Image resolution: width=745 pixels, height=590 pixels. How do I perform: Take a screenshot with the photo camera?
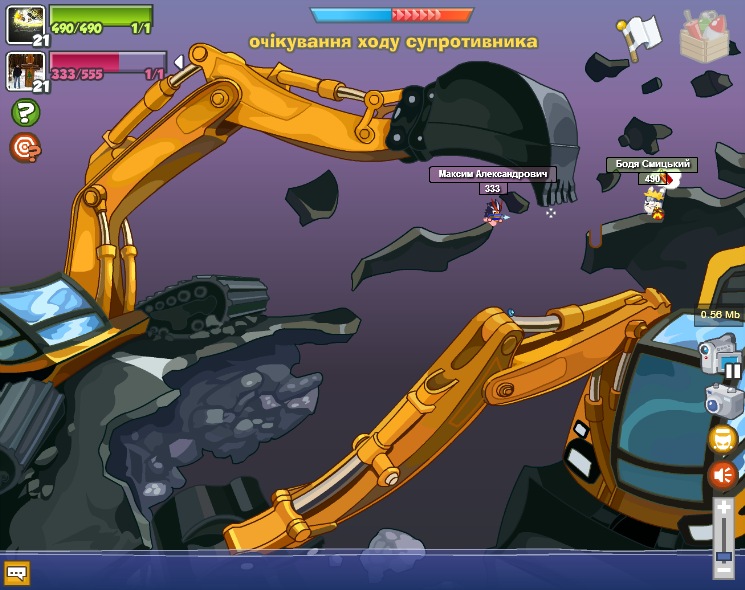pos(722,400)
